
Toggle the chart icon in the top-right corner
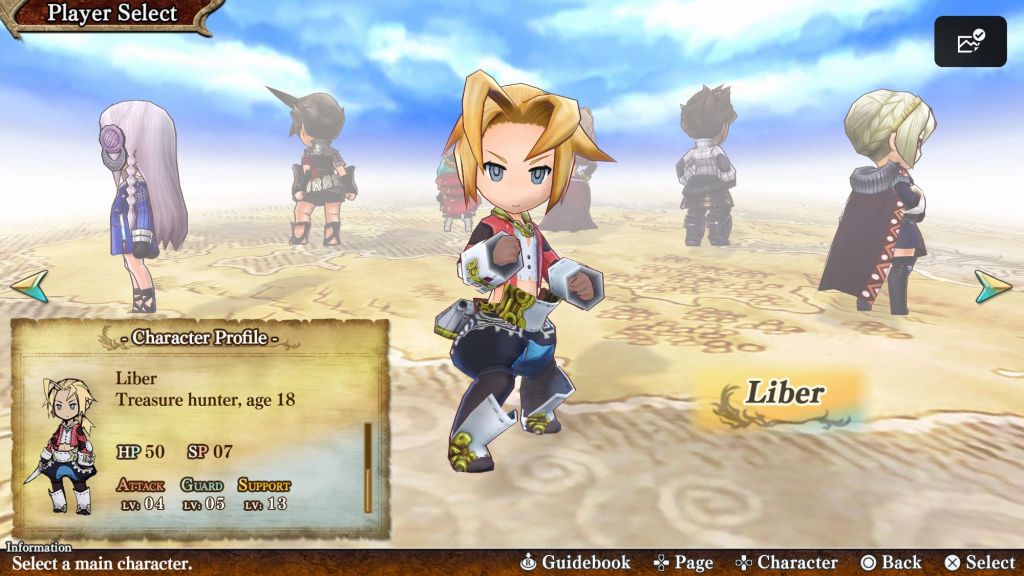(970, 42)
